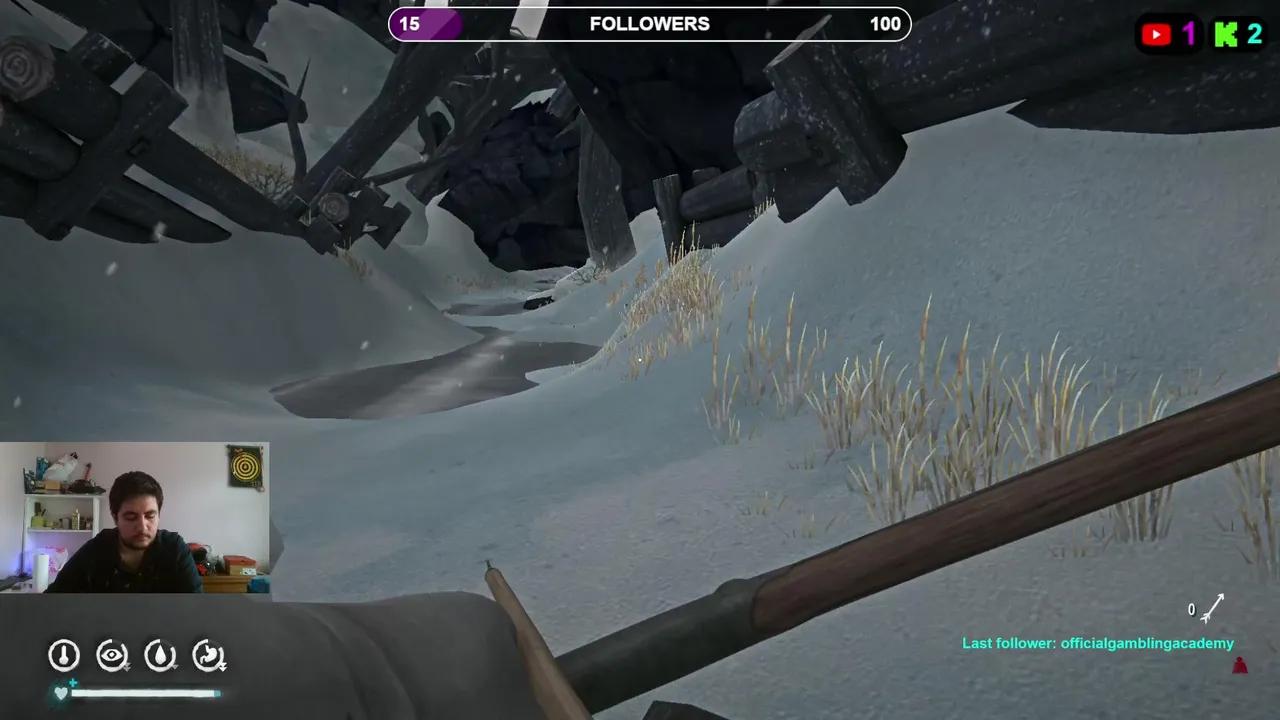Image resolution: width=1280 pixels, height=720 pixels.
Task: Click the dartboard target in the webcam feed
Action: [x=247, y=468]
